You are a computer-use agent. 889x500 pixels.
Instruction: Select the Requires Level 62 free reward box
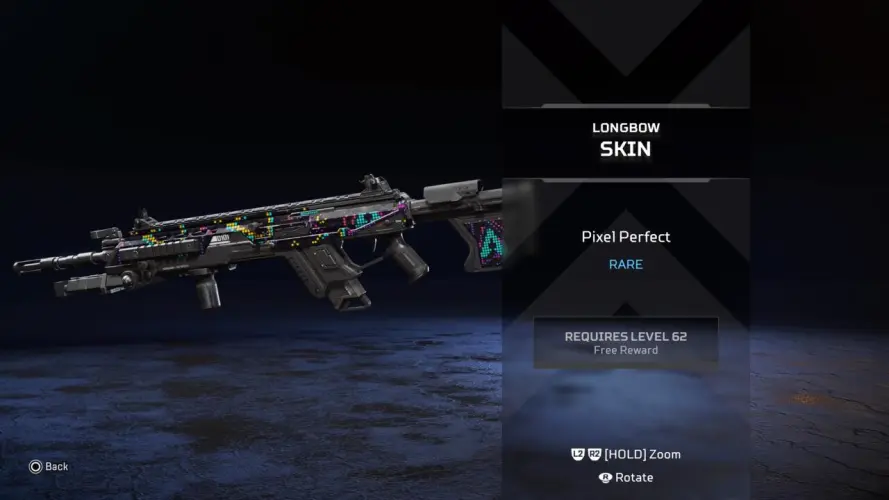point(625,342)
